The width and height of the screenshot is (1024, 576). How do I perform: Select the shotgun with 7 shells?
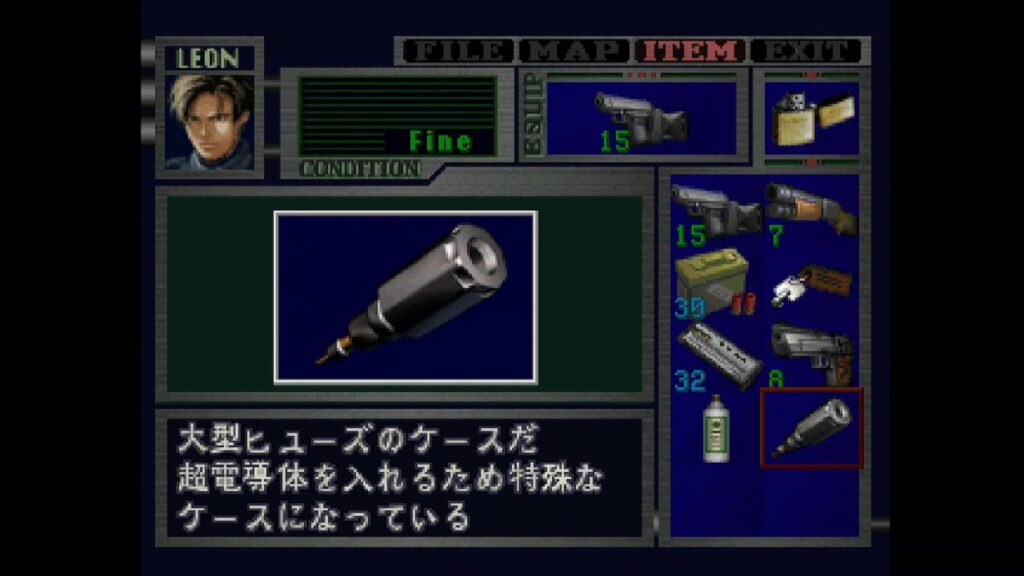[x=811, y=208]
